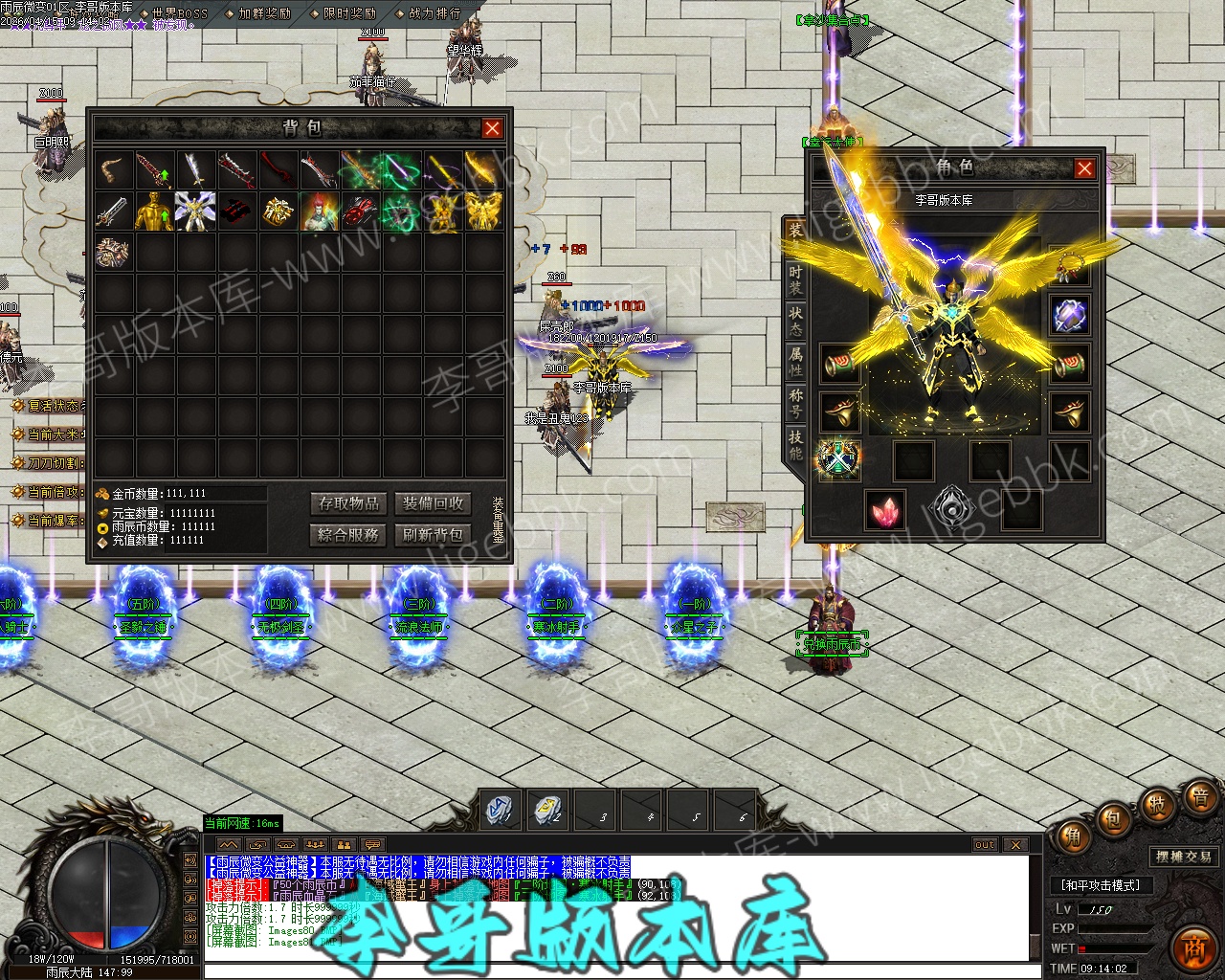Click the 存取物品 storage button
Viewport: 1225px width, 980px height.
tap(349, 503)
